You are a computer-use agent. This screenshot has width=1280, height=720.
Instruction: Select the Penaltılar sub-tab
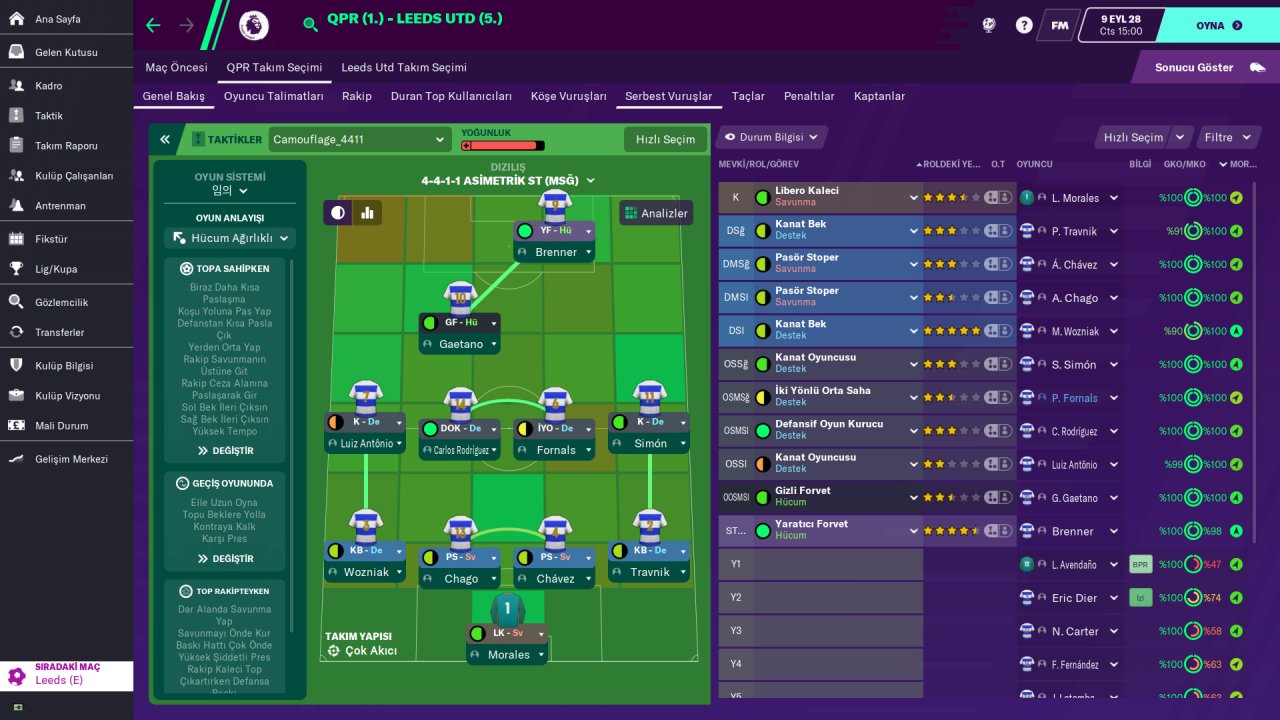(x=809, y=96)
